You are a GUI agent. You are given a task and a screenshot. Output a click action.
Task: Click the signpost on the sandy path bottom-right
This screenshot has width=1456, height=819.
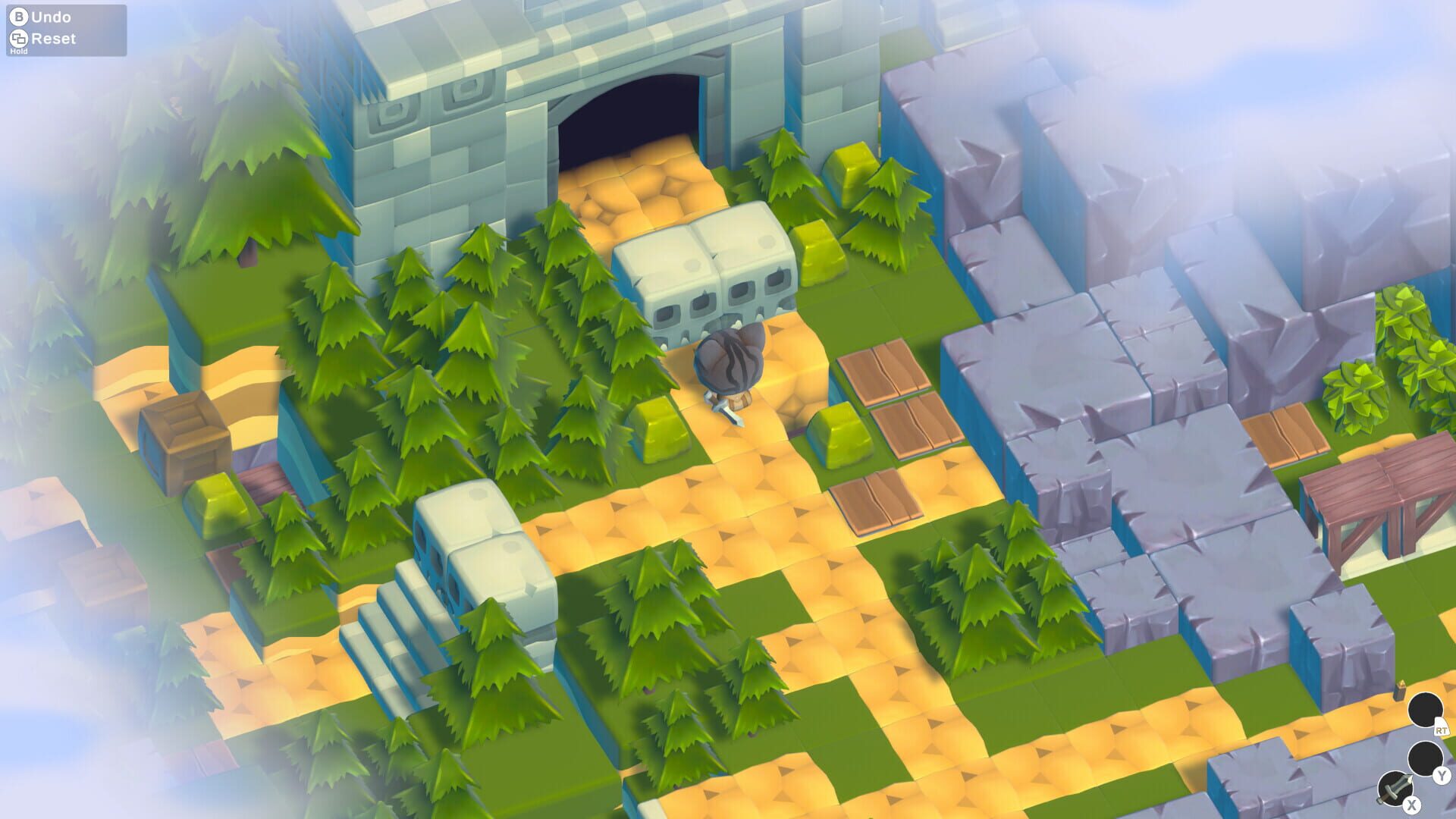(x=1400, y=691)
